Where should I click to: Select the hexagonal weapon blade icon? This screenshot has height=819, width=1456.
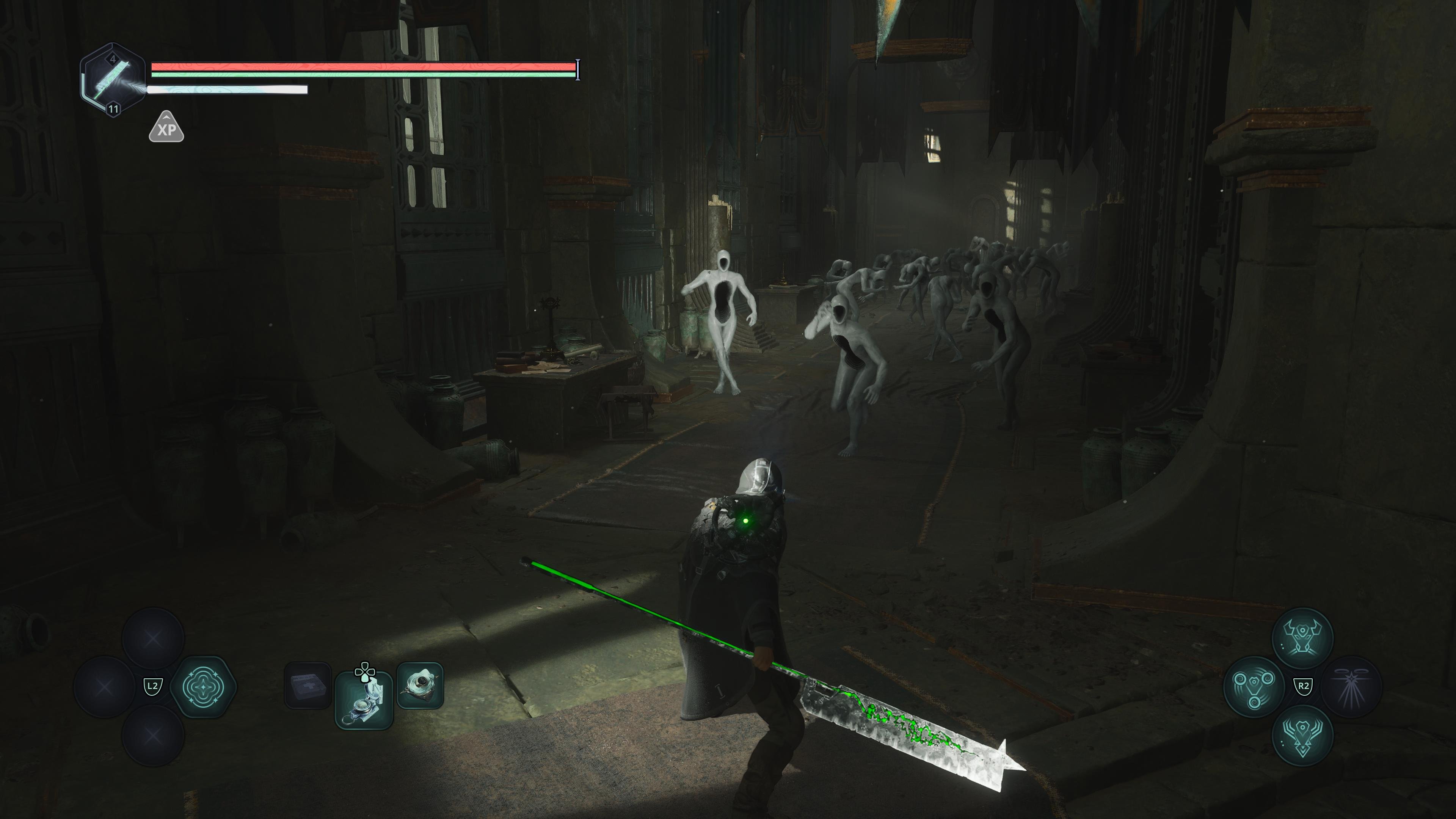(113, 80)
